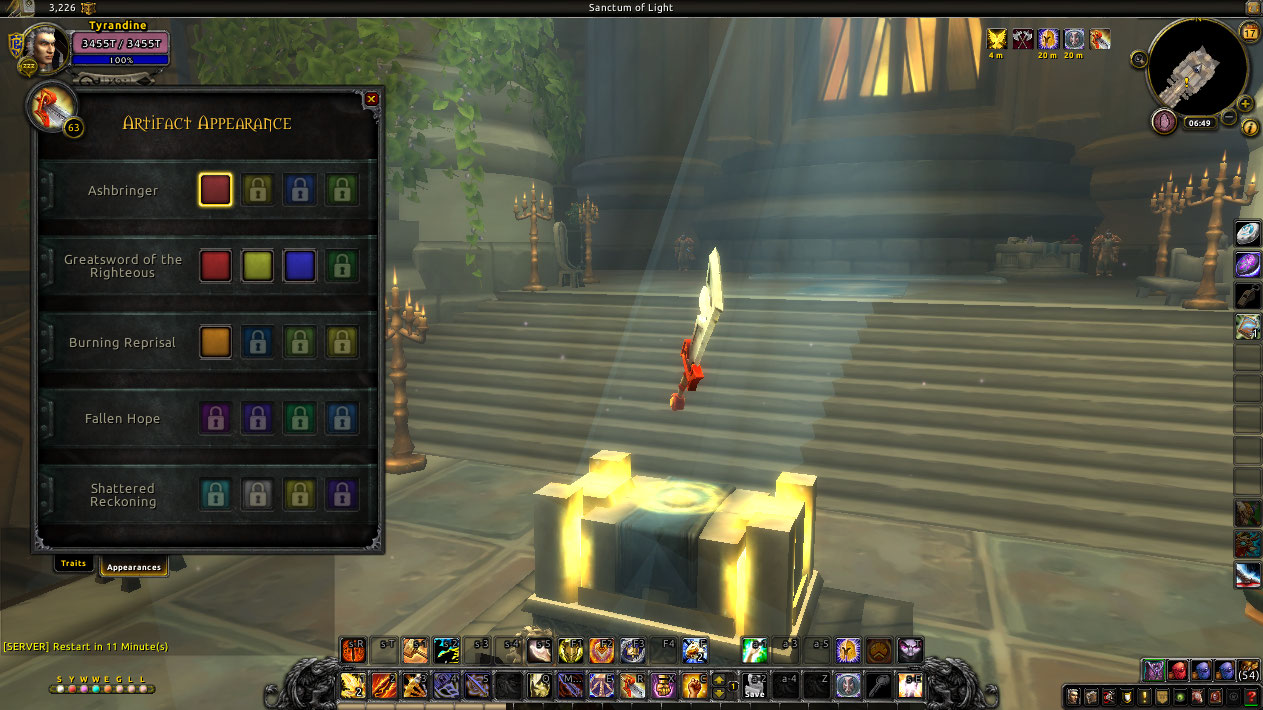Open the red question mark help button
The height and width of the screenshot is (710, 1263).
click(1249, 696)
